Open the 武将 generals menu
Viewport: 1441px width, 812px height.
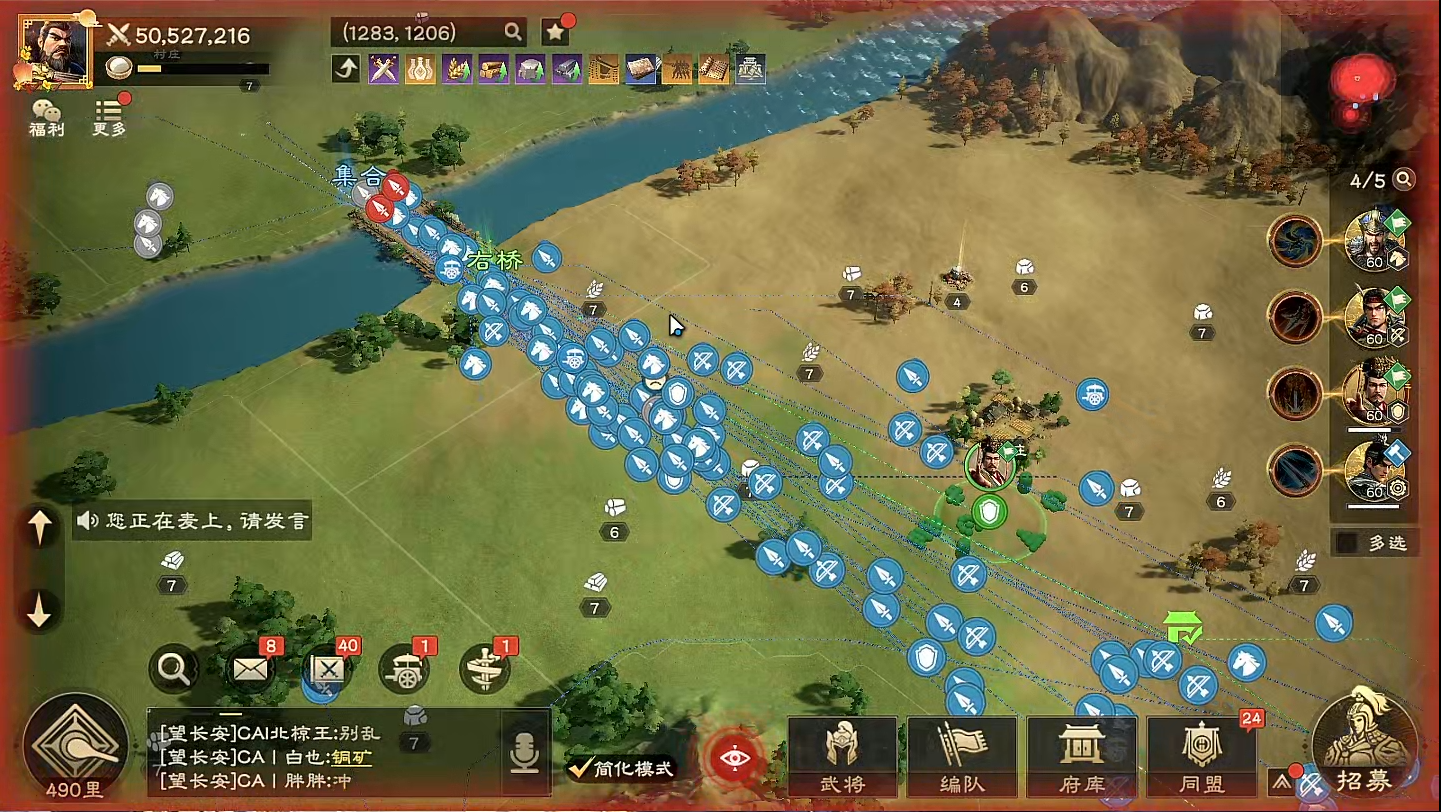click(841, 757)
